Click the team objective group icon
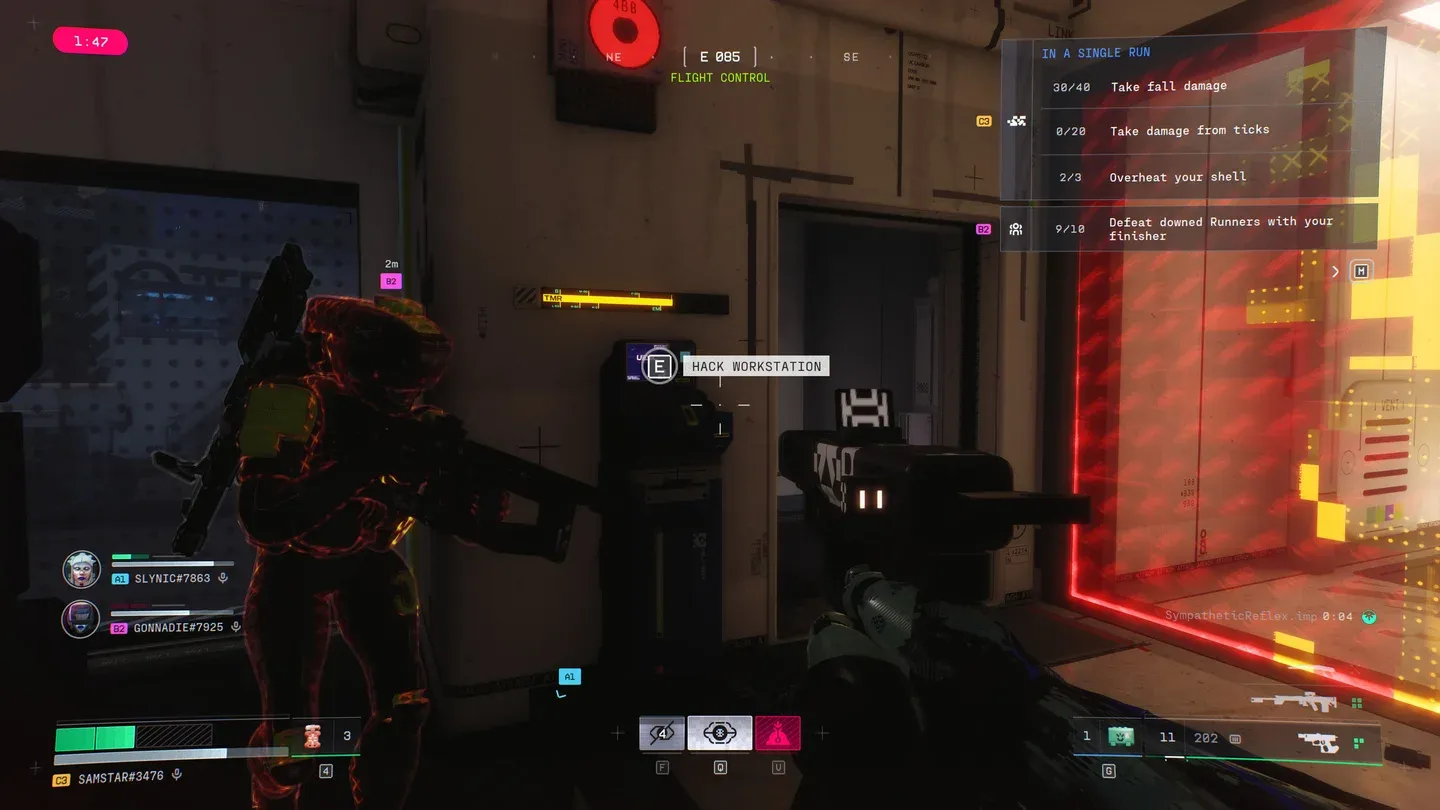 tap(1017, 121)
